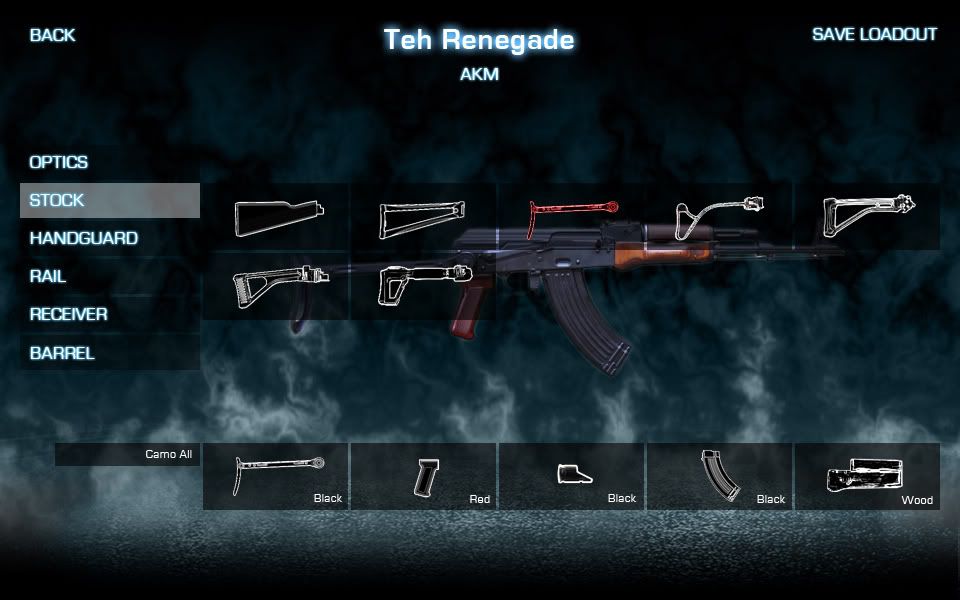This screenshot has height=600, width=960.
Task: Select the Black stock camo slot
Action: (276, 477)
